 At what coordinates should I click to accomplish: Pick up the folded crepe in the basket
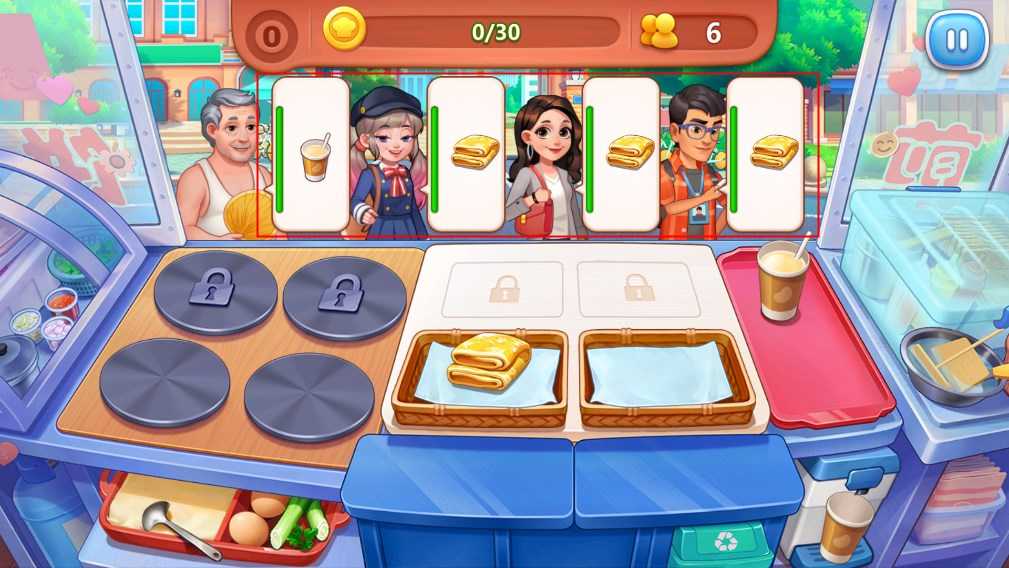489,361
